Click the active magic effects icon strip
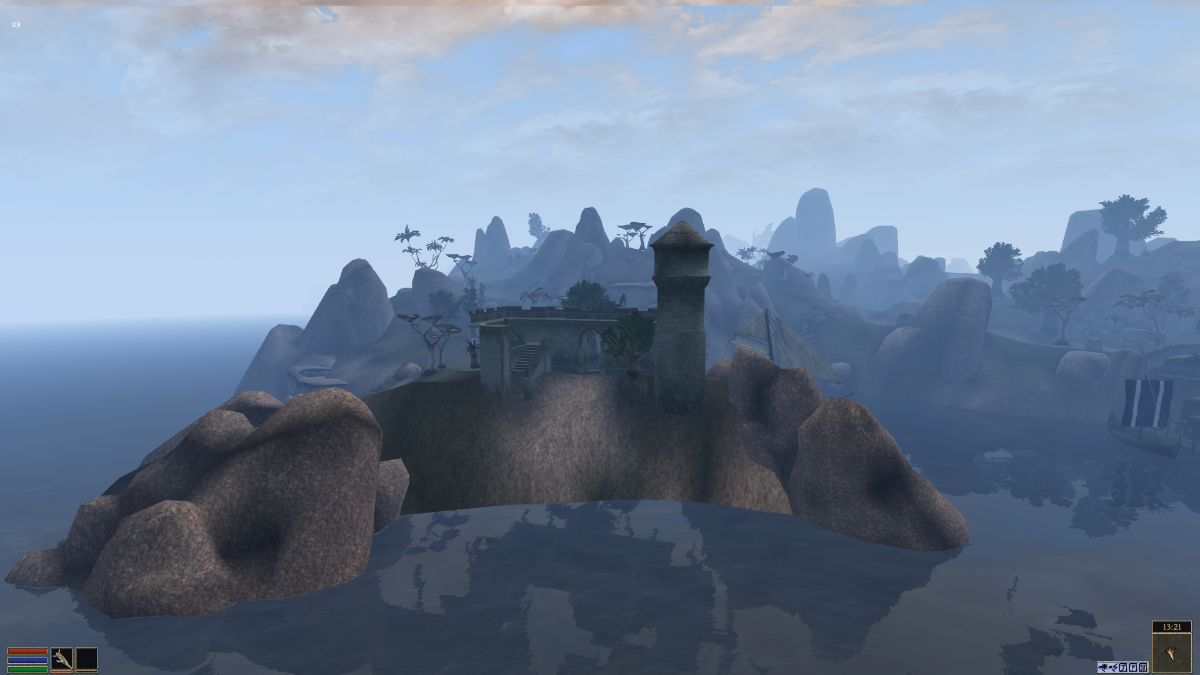The image size is (1200, 675). coord(1121,666)
